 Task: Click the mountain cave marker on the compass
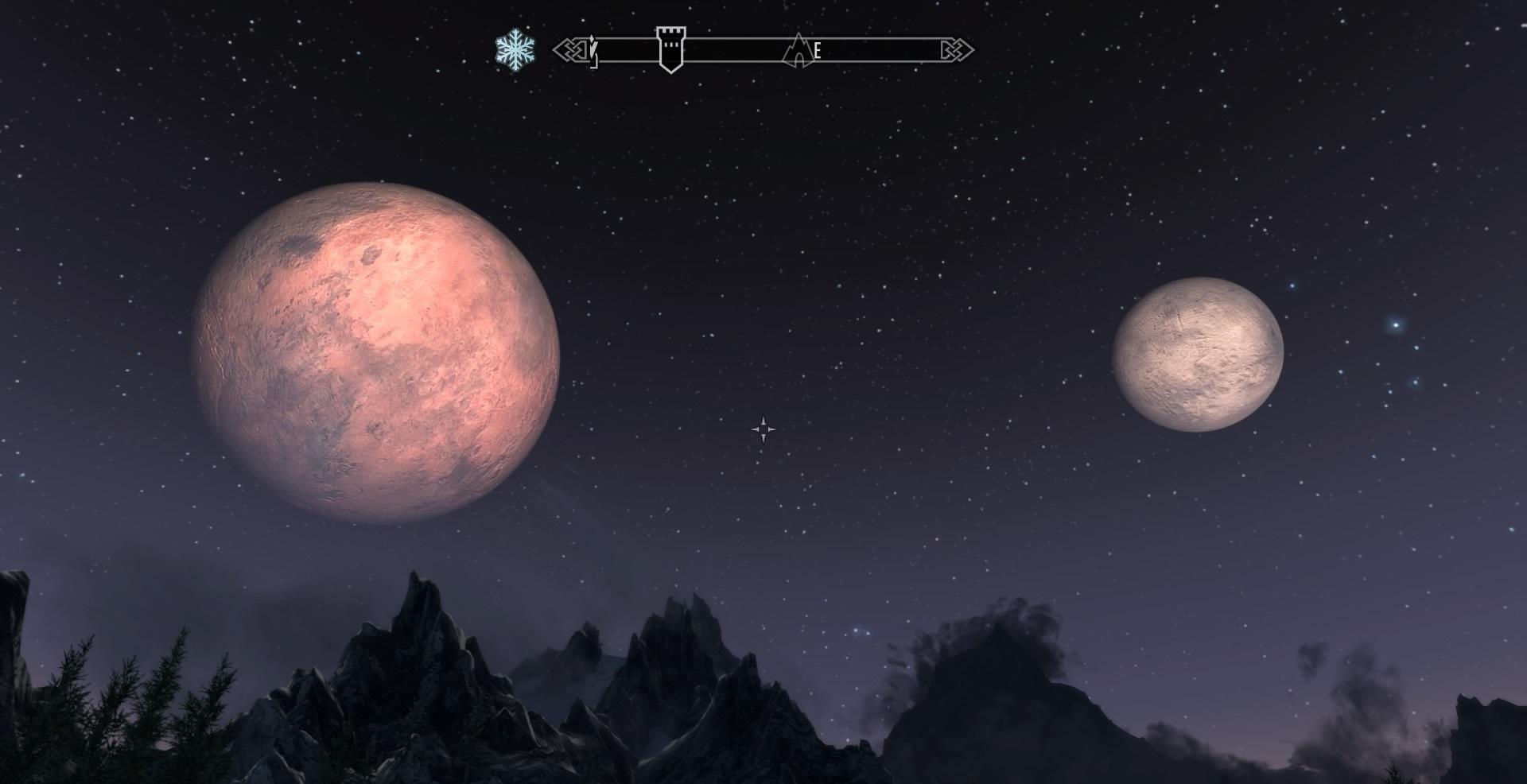[797, 51]
